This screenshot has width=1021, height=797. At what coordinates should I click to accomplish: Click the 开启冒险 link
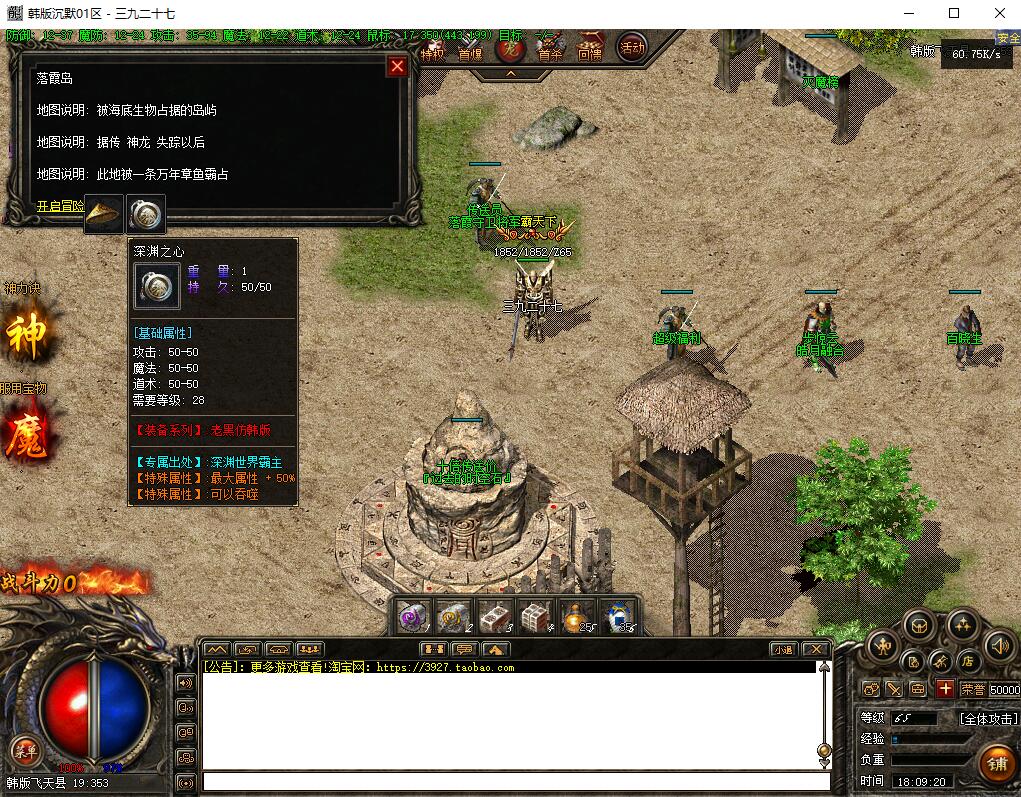[x=60, y=206]
